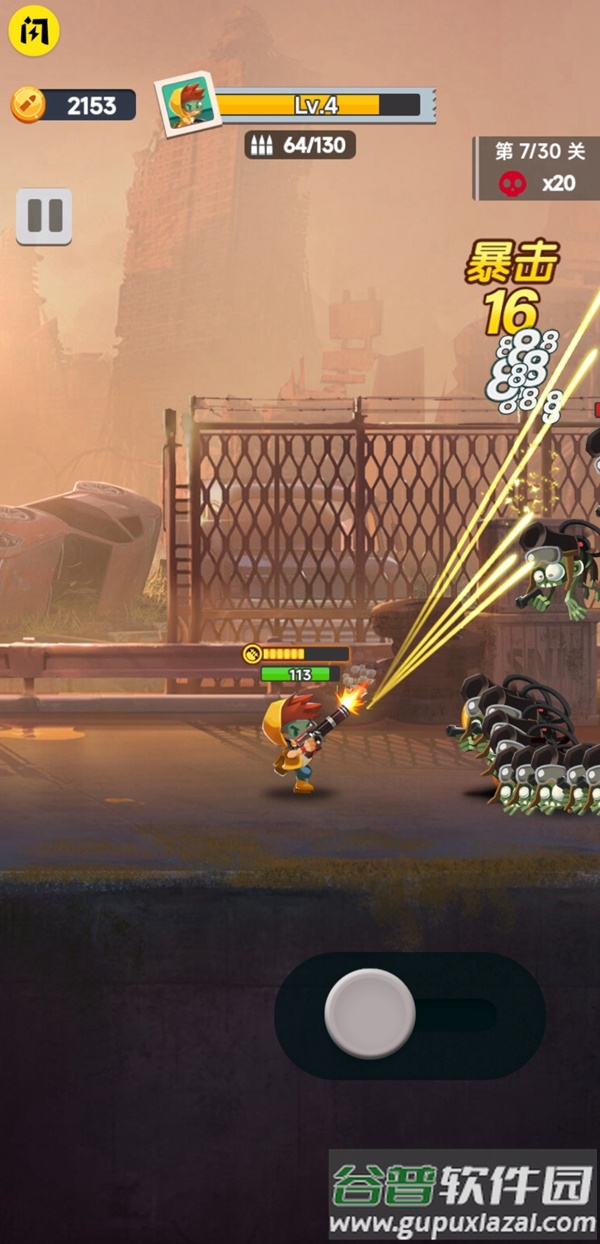Tap the yellow lightning logo icon
The image size is (600, 1244).
35,32
